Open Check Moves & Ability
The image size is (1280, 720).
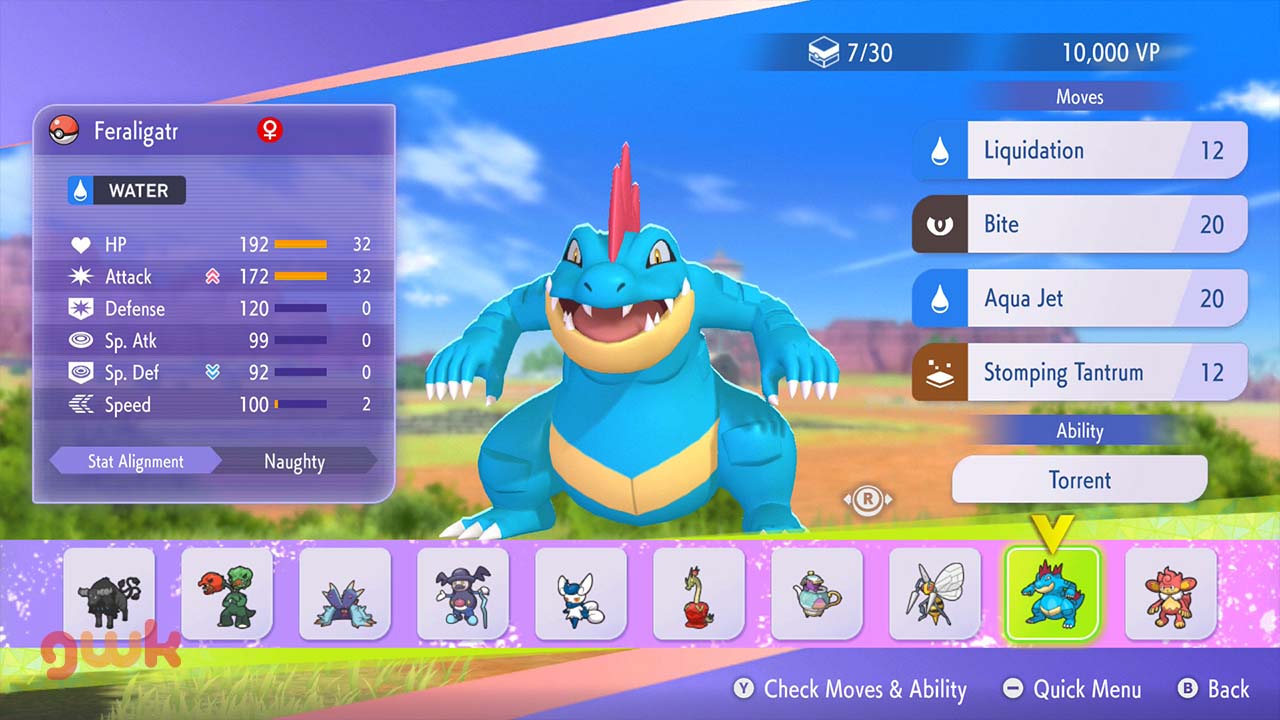click(851, 689)
